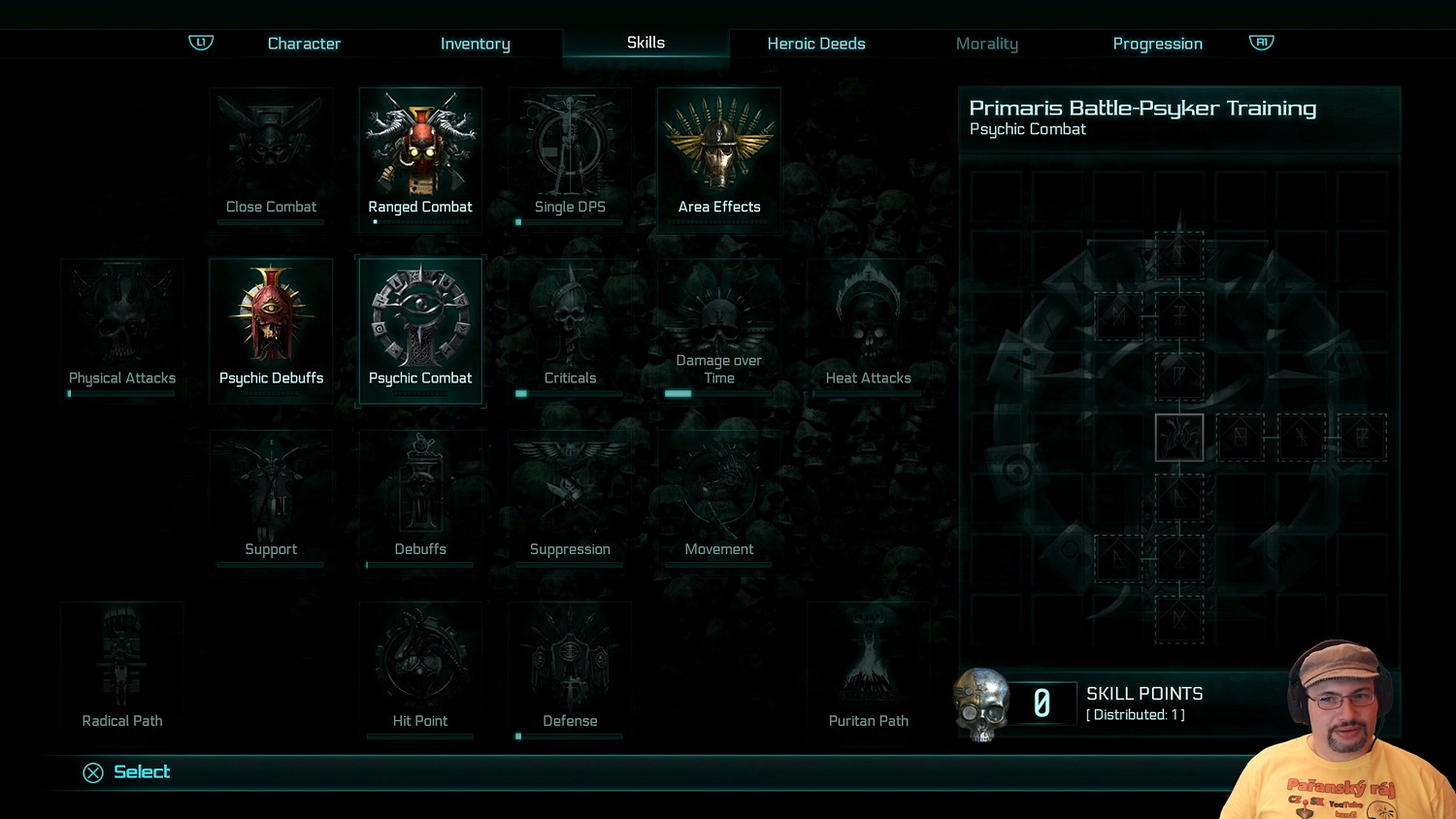Open the Support skill tree
The width and height of the screenshot is (1456, 819).
(x=271, y=498)
